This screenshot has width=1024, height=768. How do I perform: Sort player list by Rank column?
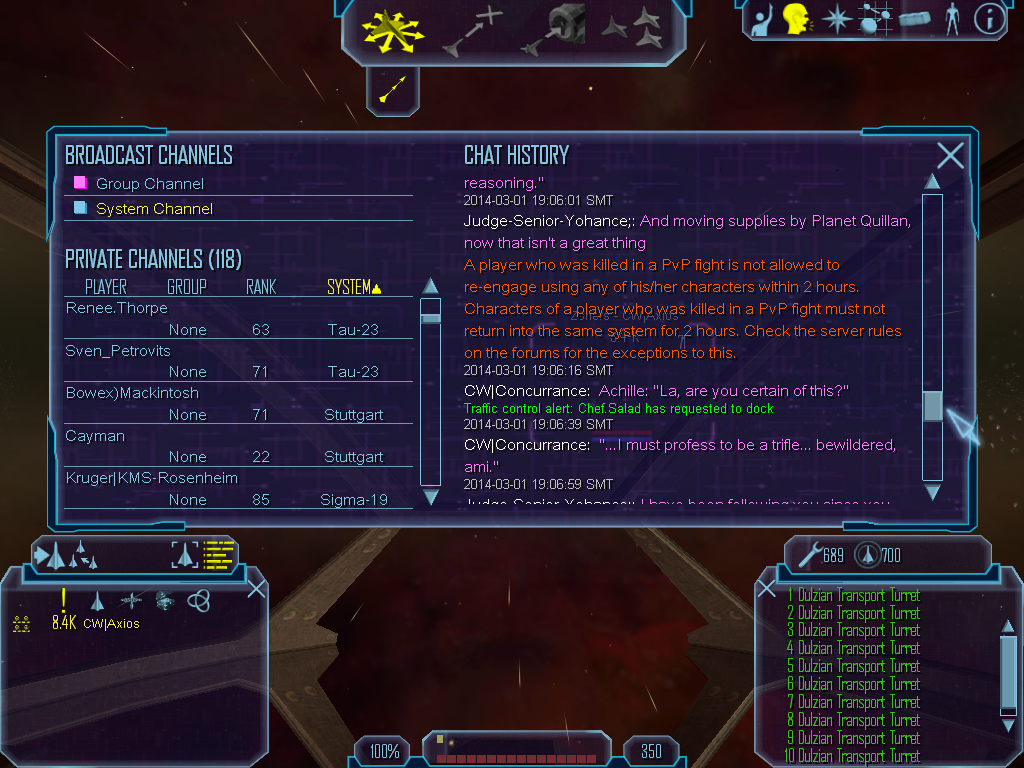tap(261, 287)
